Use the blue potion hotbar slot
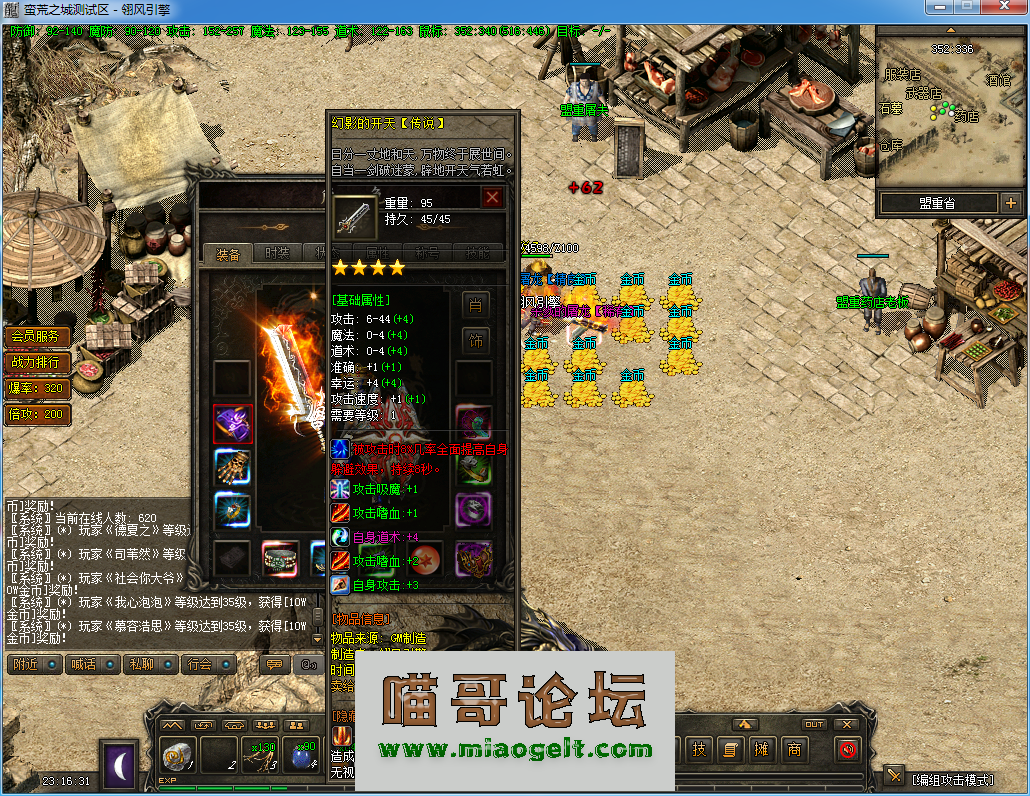The height and width of the screenshot is (796, 1030). [x=301, y=756]
